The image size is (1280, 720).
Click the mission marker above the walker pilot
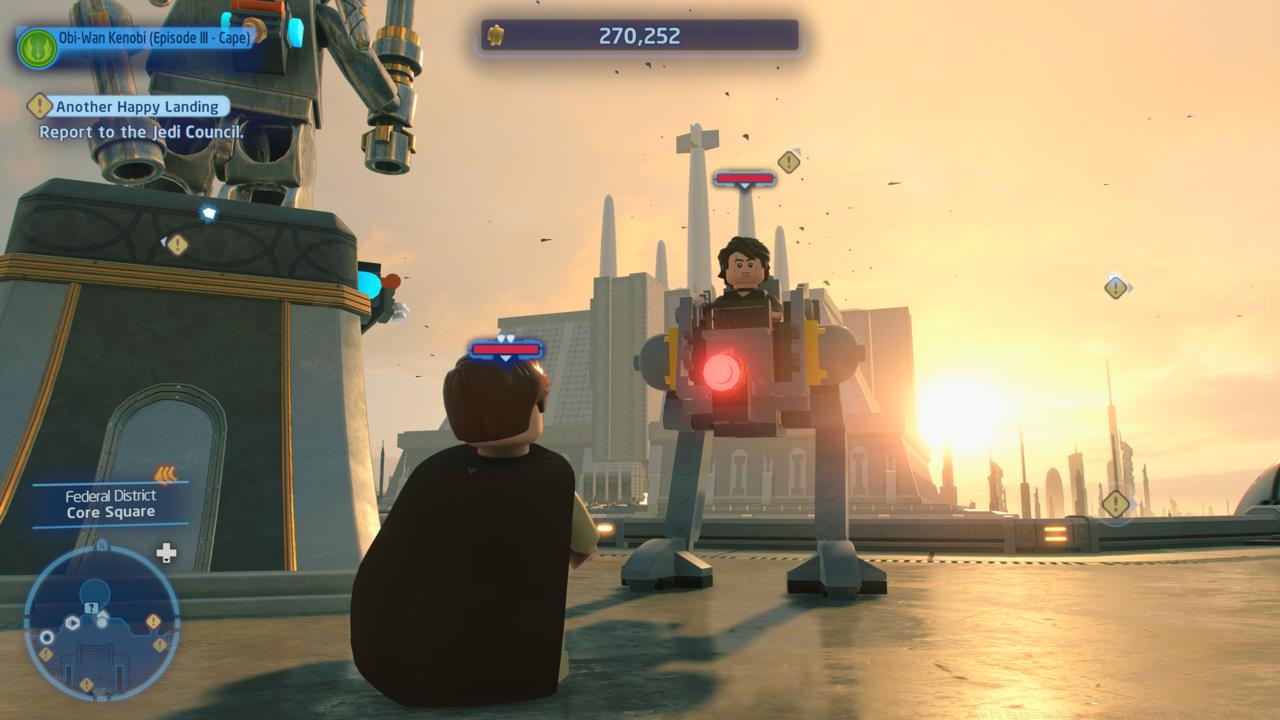[789, 161]
